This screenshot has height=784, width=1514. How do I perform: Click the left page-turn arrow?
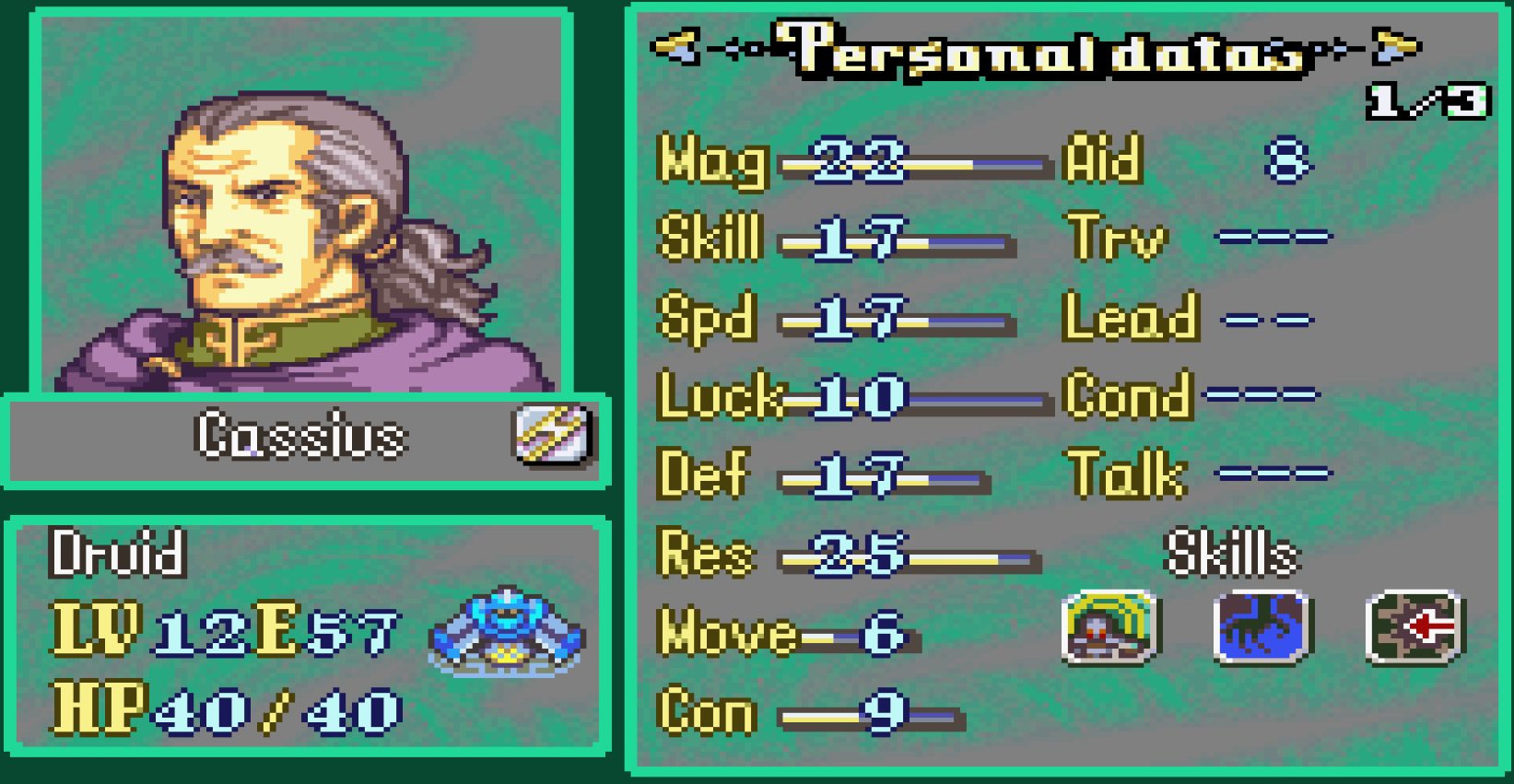click(674, 46)
